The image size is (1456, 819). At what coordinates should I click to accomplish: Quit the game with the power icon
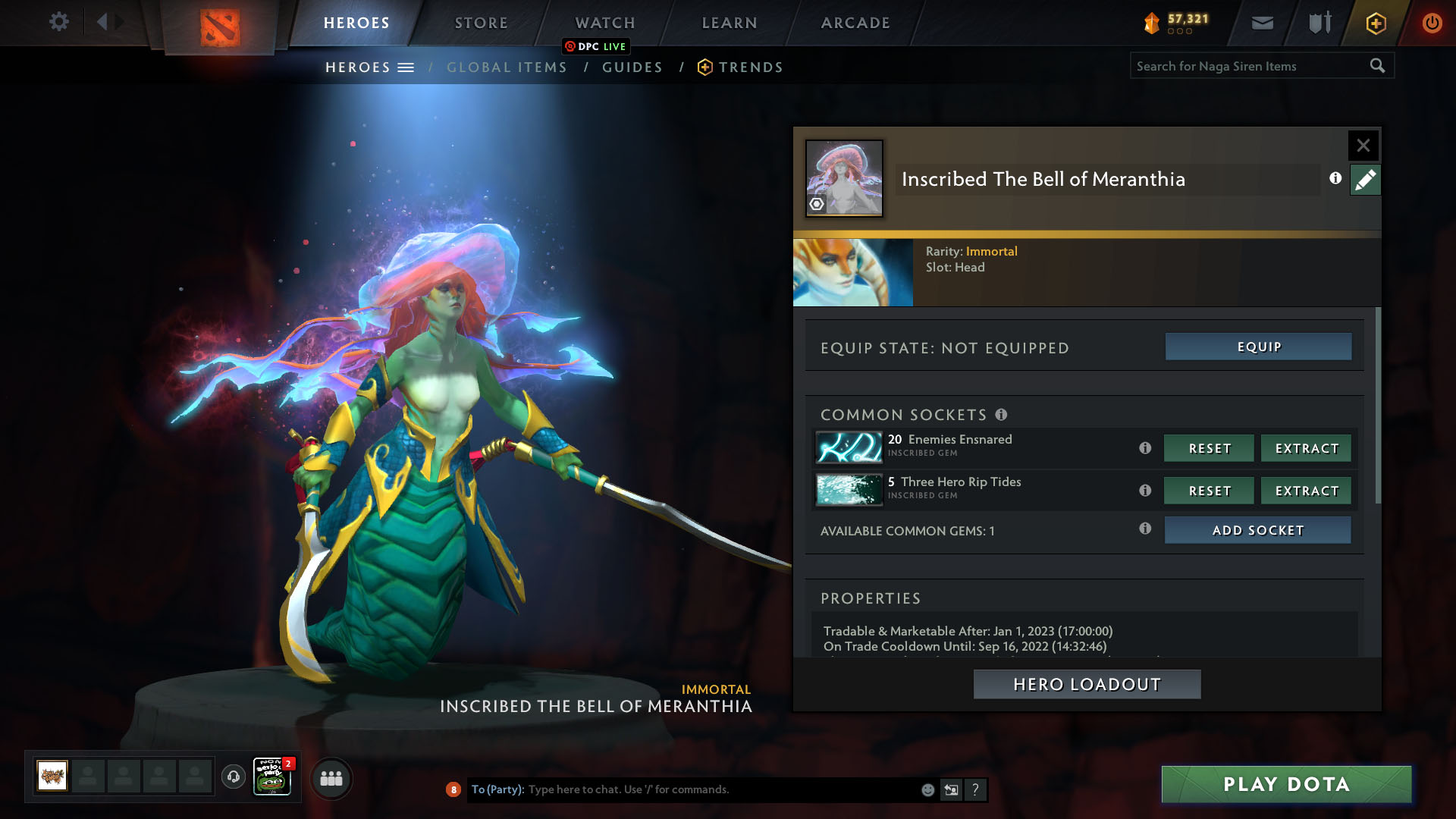tap(1432, 23)
